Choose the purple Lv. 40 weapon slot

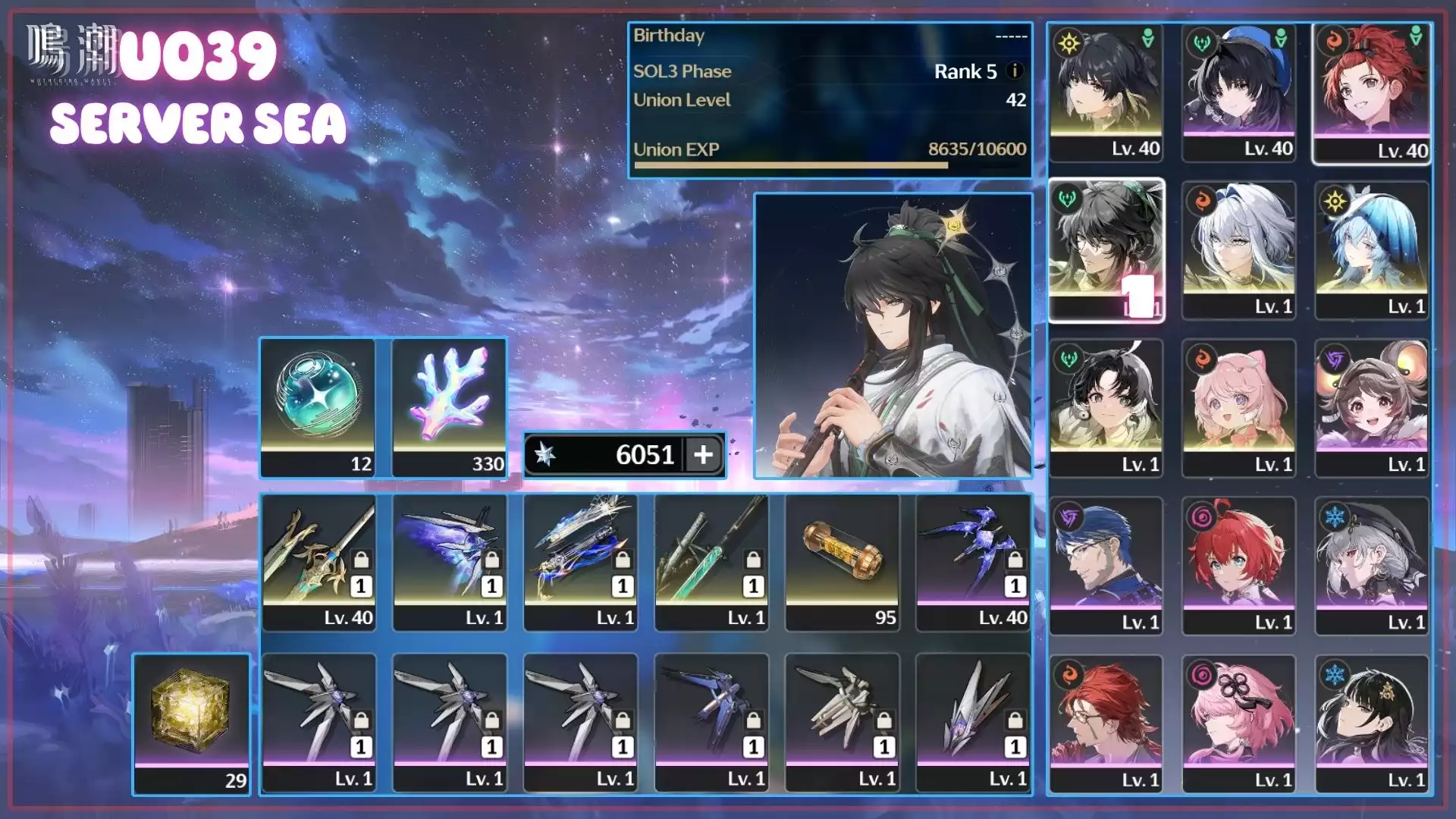click(x=973, y=562)
